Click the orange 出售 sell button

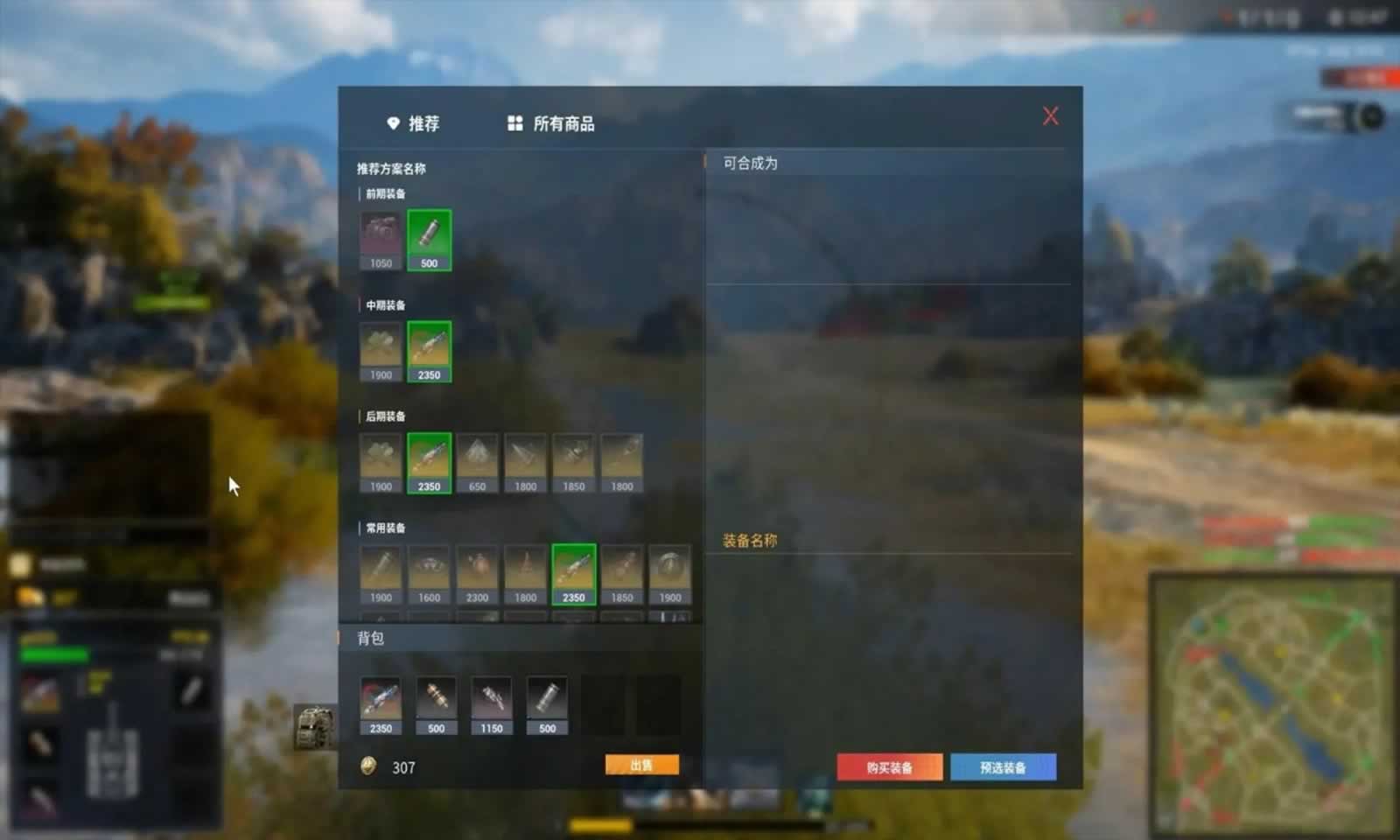point(641,763)
